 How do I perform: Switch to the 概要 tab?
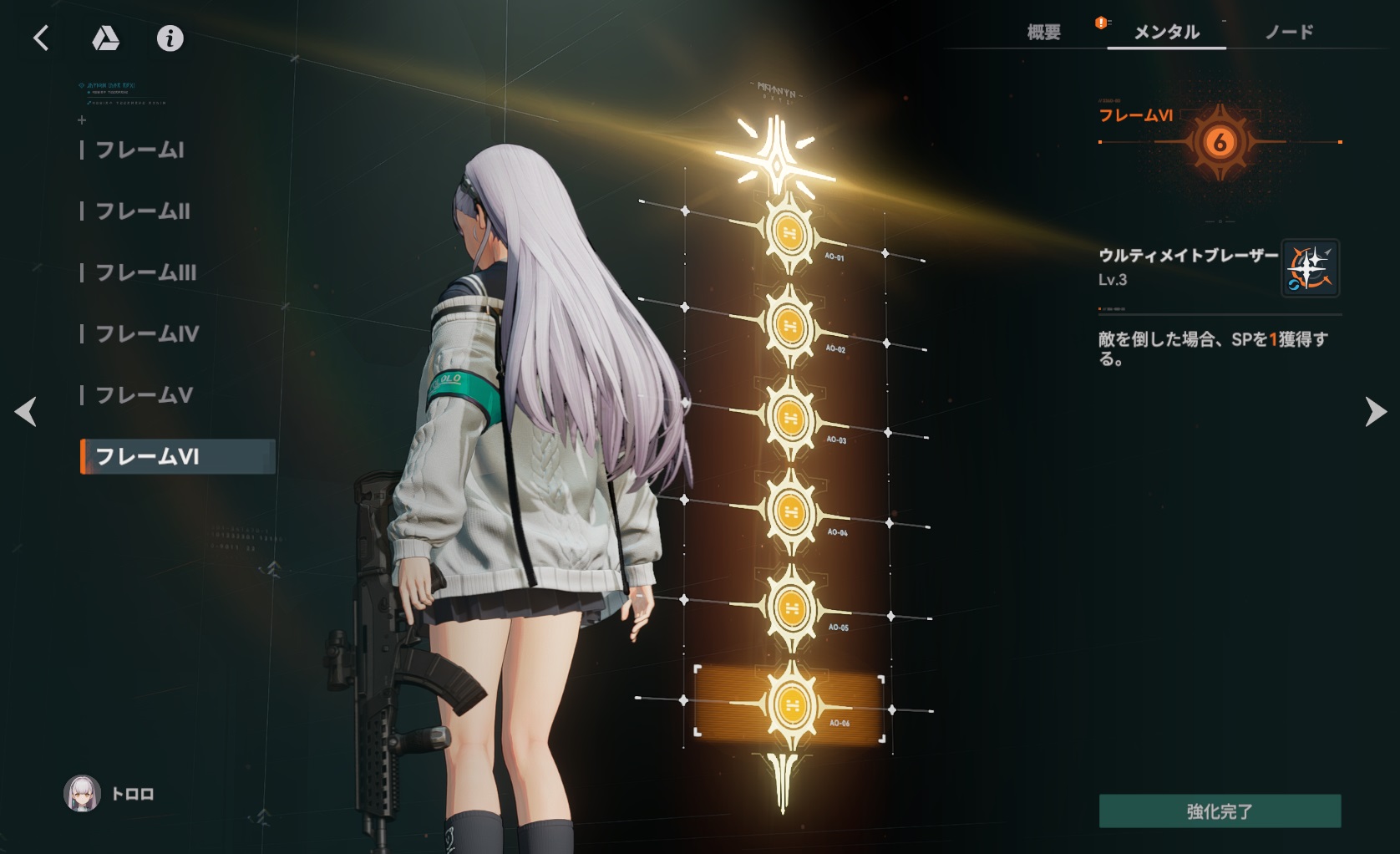[x=1043, y=33]
